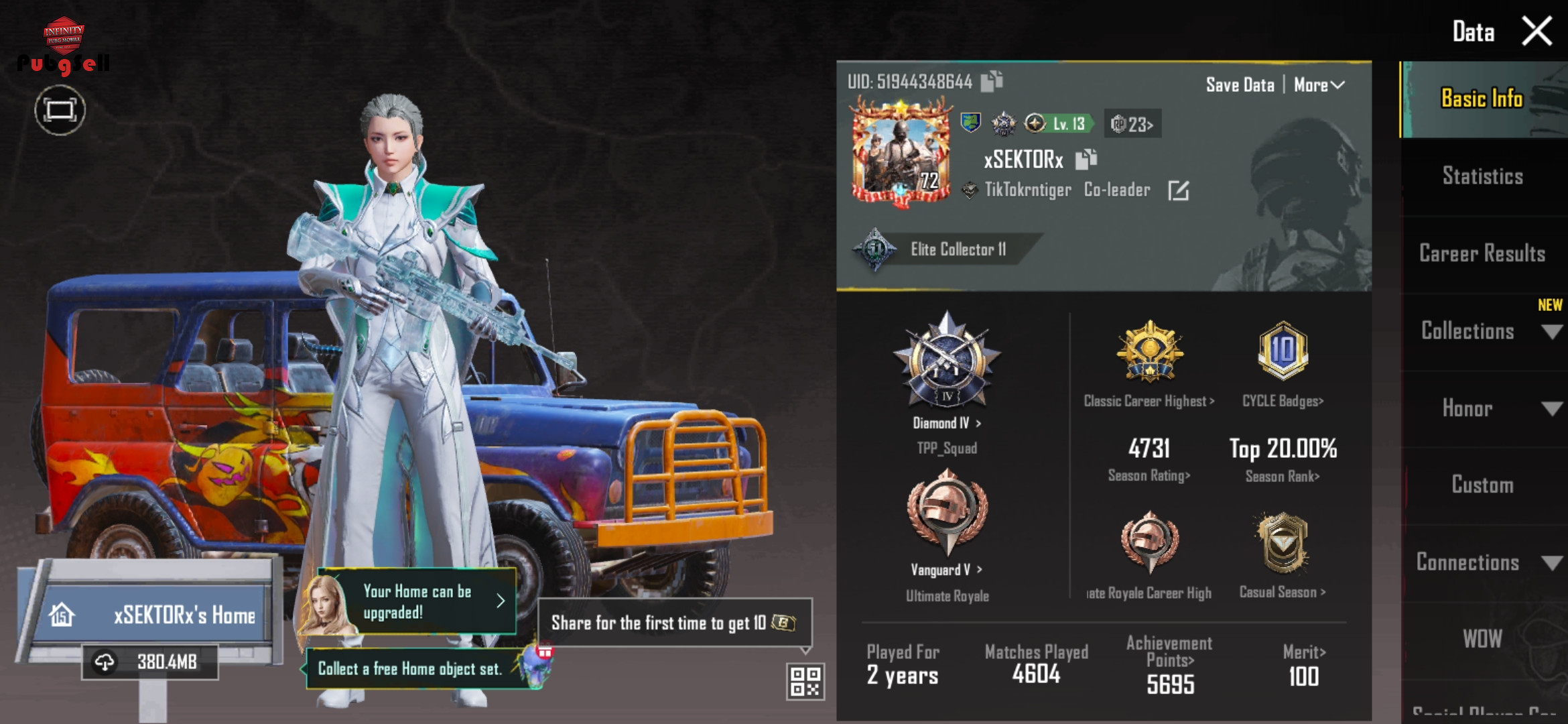Image resolution: width=1568 pixels, height=724 pixels.
Task: Click the Save Data button
Action: tap(1240, 85)
